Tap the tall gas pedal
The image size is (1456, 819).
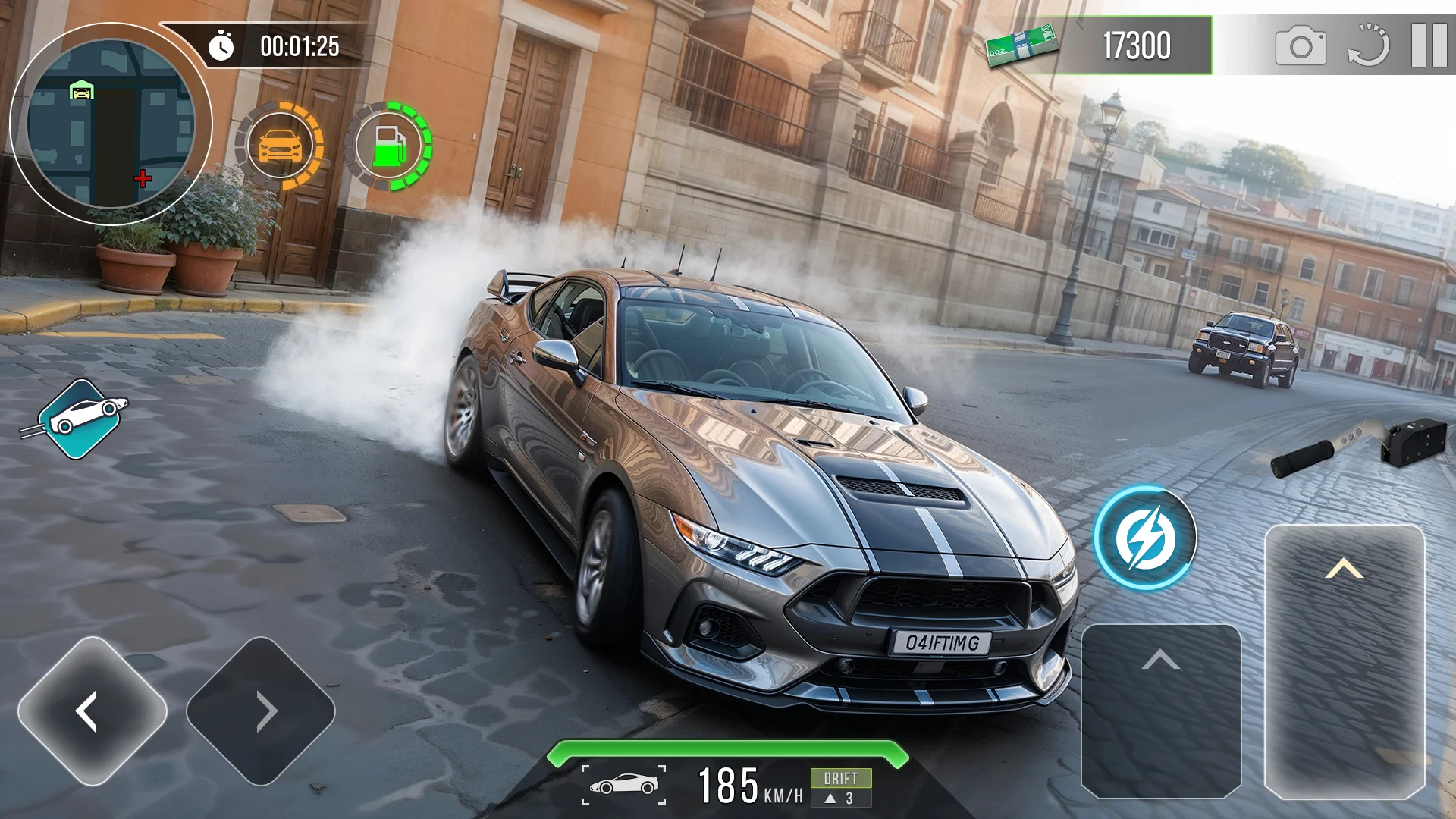pyautogui.click(x=1345, y=660)
